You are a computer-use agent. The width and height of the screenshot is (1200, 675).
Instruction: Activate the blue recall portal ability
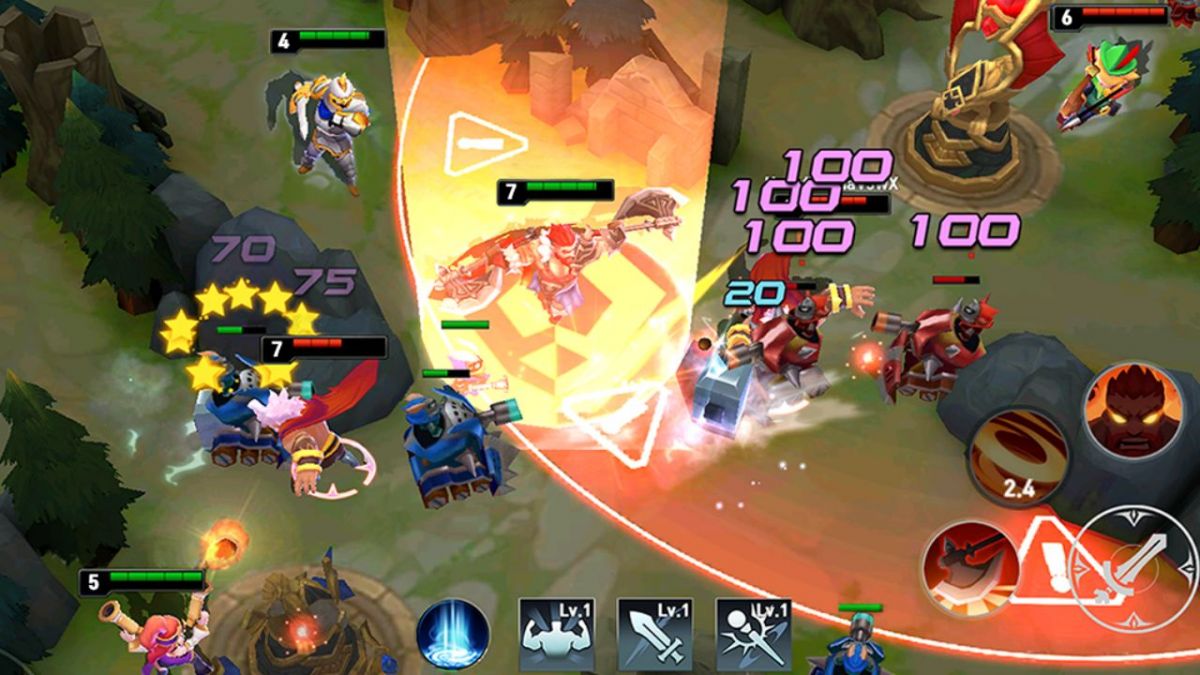(x=453, y=634)
